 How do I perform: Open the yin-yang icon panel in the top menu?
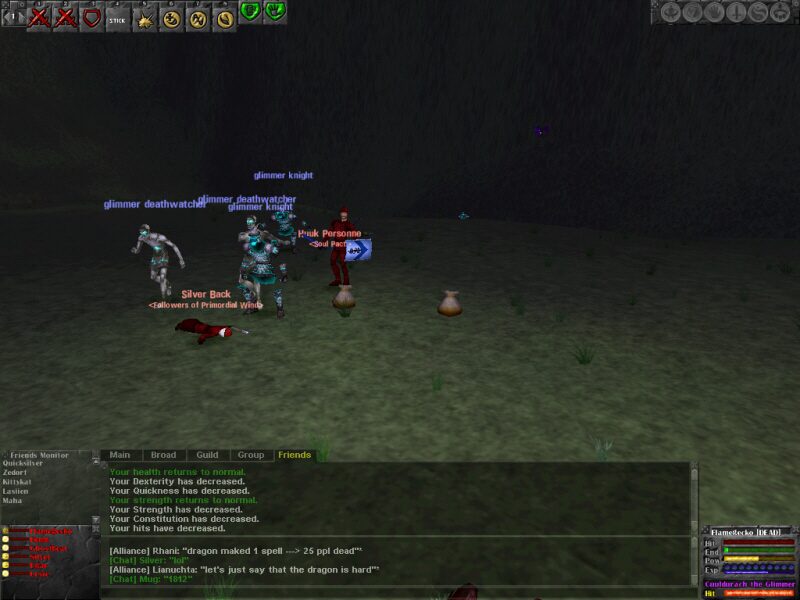tap(758, 12)
